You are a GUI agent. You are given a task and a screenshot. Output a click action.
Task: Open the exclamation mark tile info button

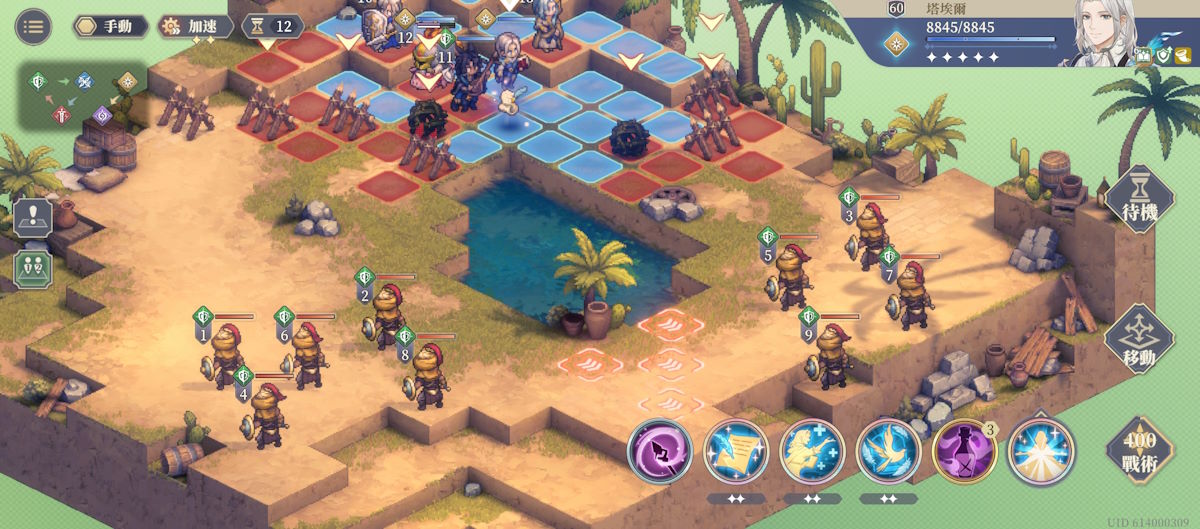click(32, 217)
